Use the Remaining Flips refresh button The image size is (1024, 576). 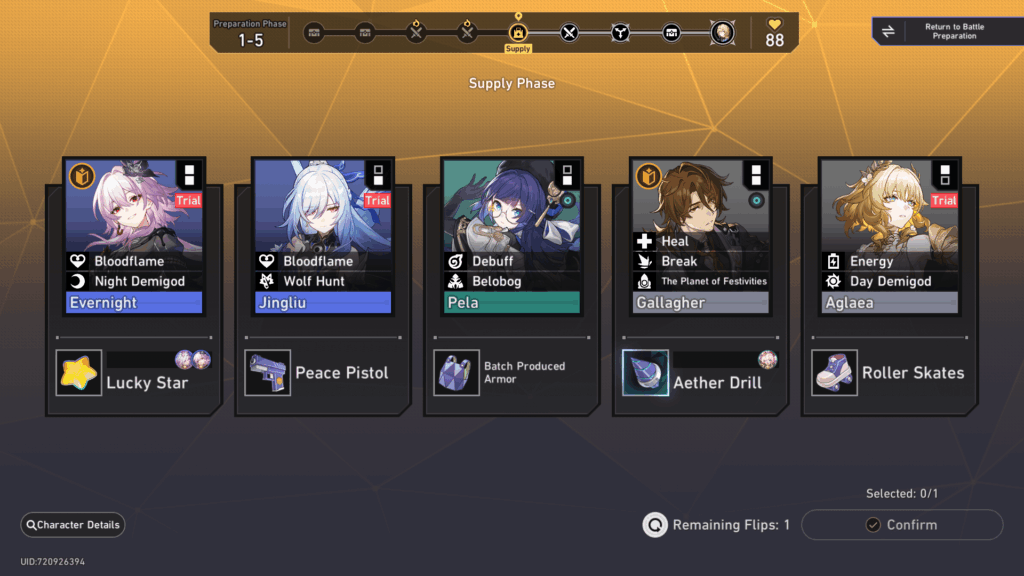[x=655, y=525]
